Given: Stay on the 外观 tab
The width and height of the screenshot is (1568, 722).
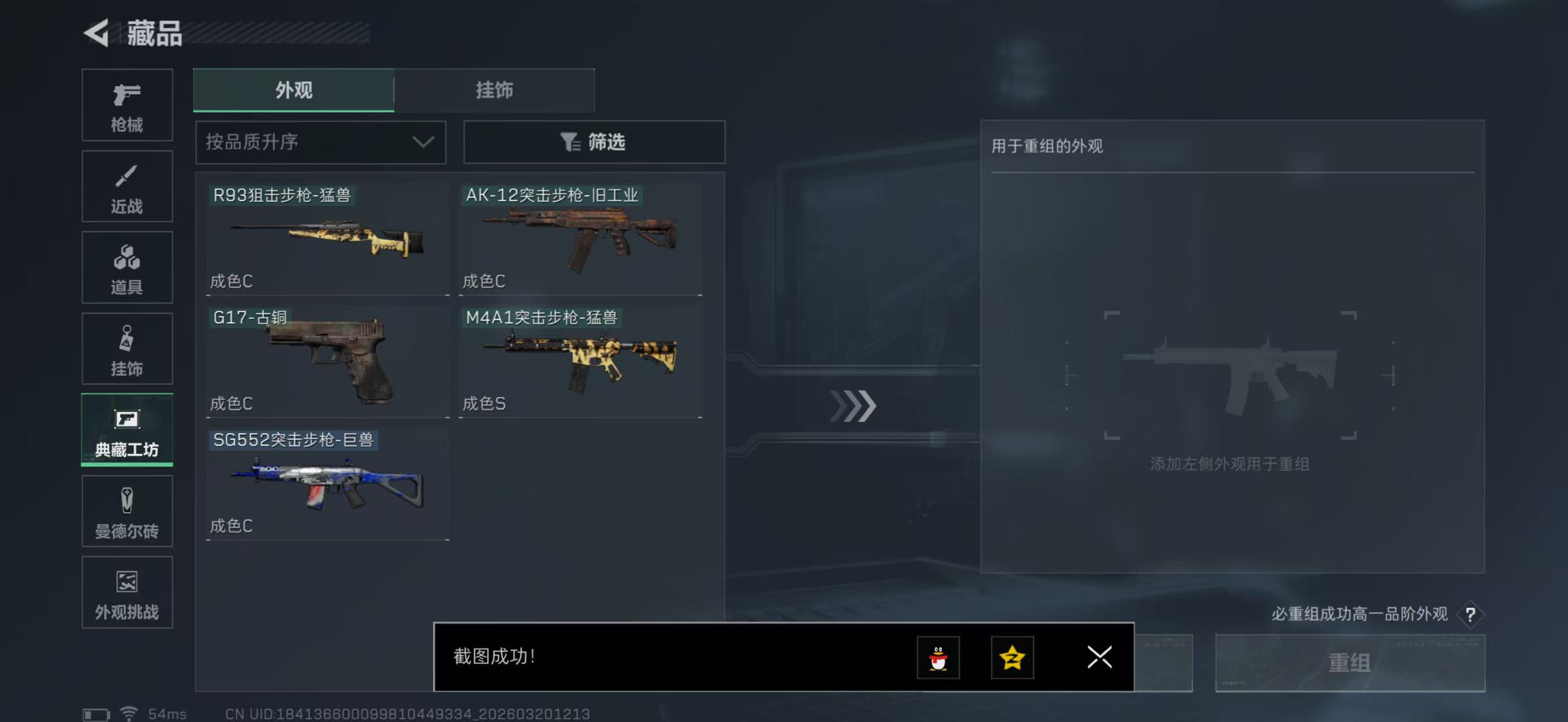Looking at the screenshot, I should click(293, 90).
